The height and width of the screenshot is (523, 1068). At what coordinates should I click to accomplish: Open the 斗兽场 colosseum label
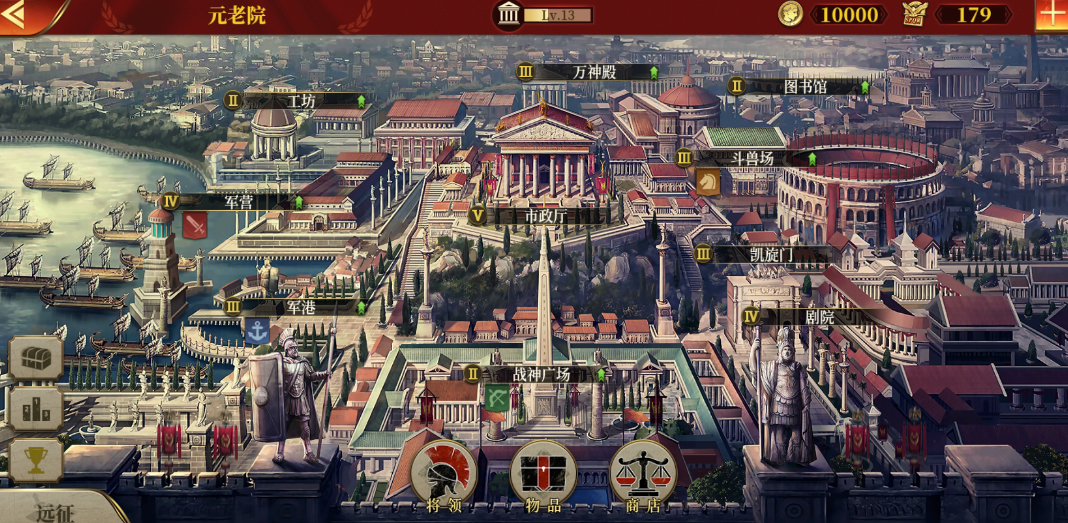752,158
